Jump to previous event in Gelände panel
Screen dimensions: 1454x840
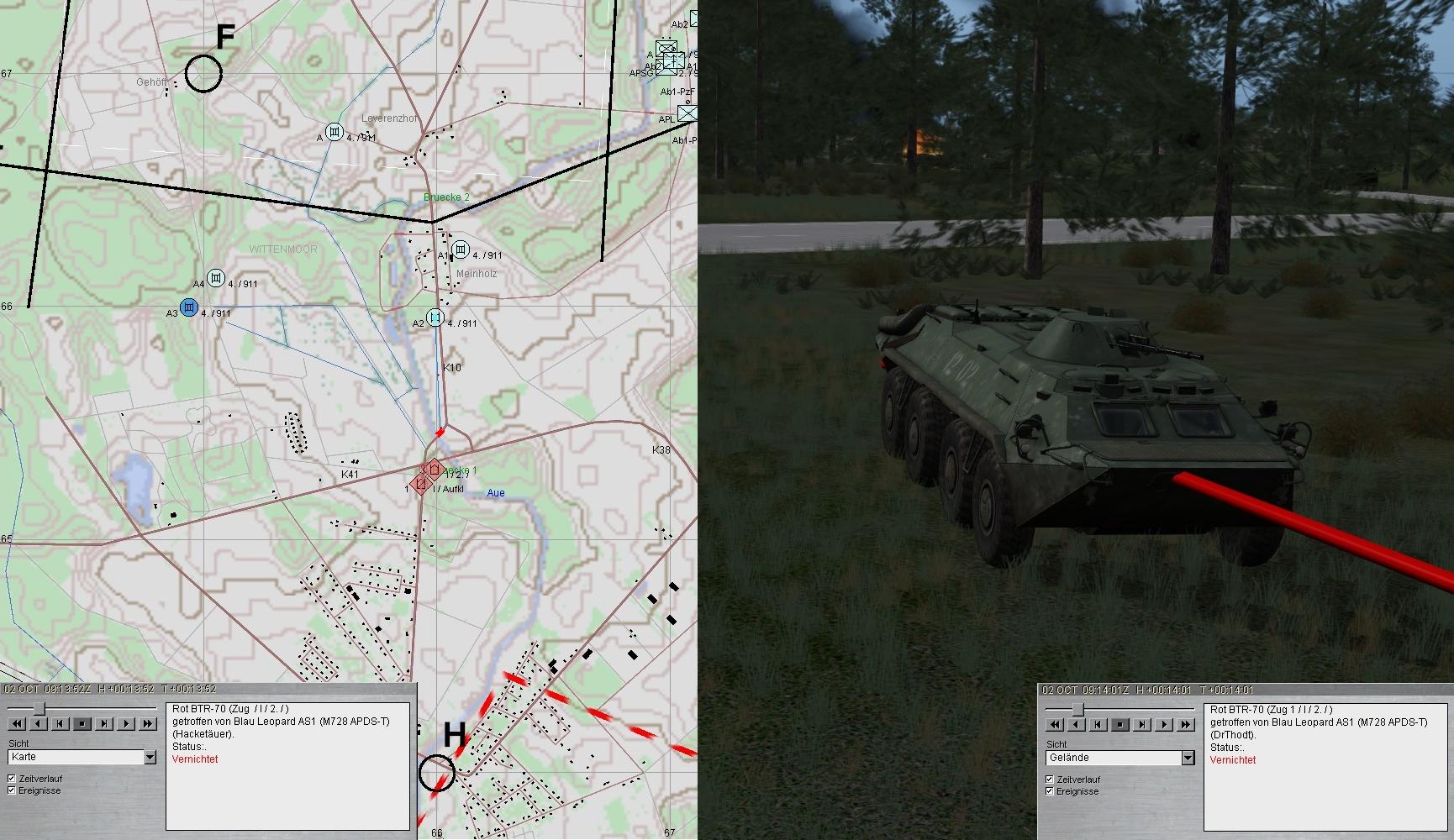[x=1098, y=724]
